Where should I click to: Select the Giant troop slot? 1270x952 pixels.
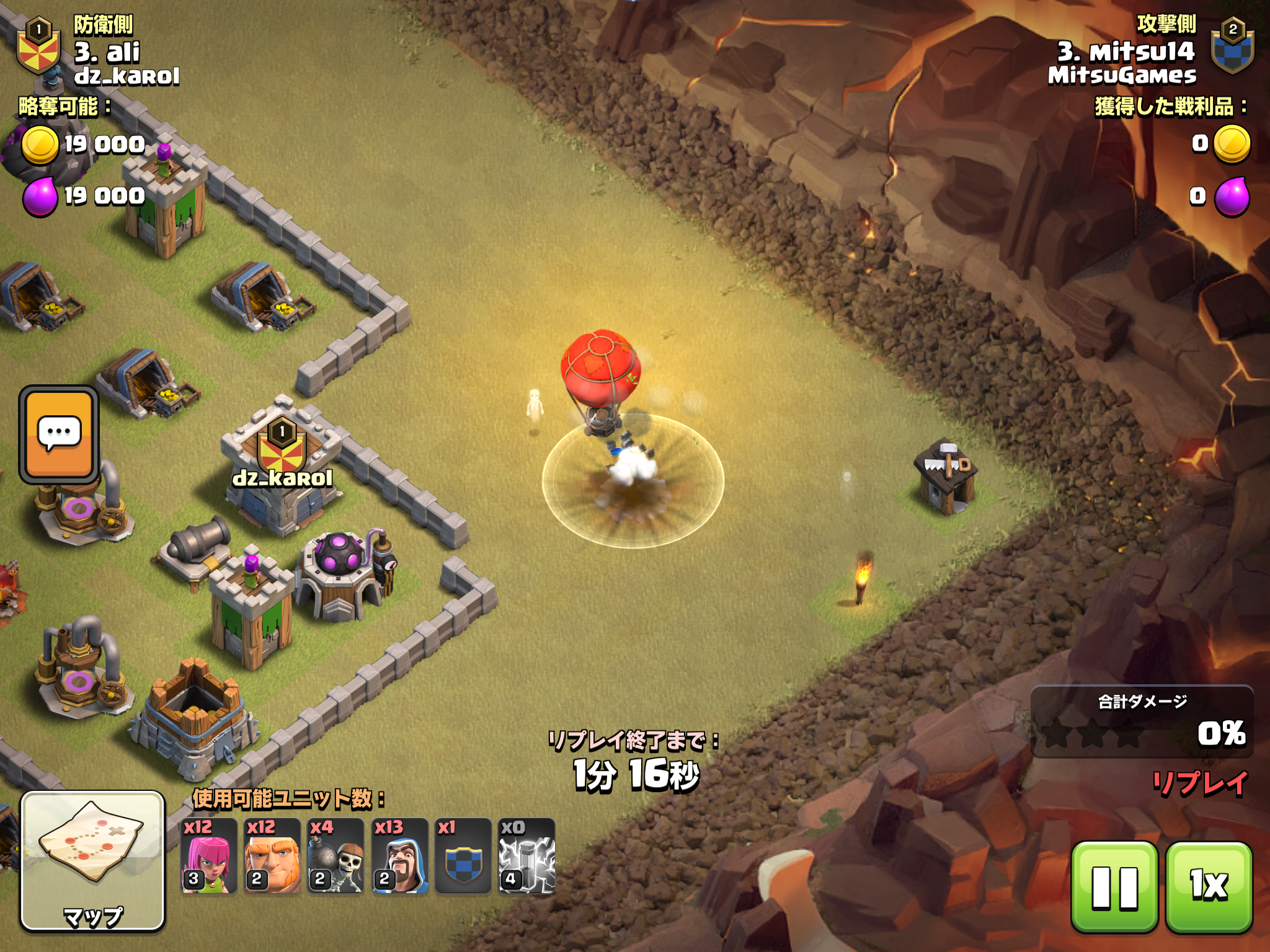[273, 856]
